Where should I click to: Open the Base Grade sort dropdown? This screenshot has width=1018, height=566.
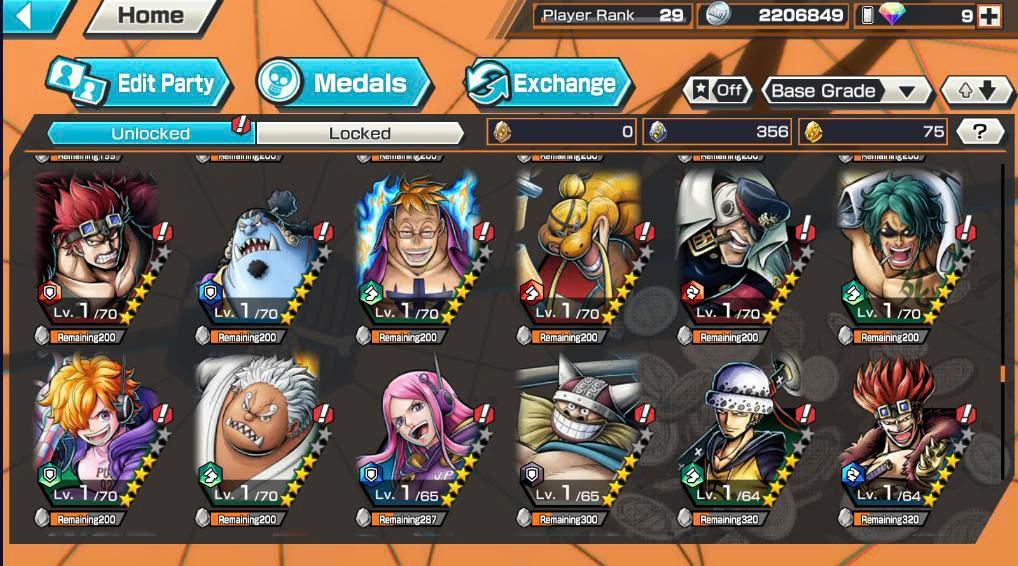[844, 91]
